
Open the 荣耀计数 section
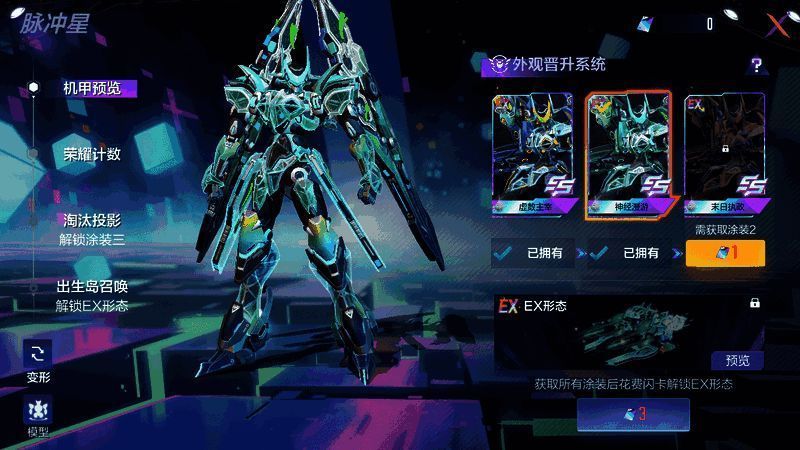click(x=92, y=154)
